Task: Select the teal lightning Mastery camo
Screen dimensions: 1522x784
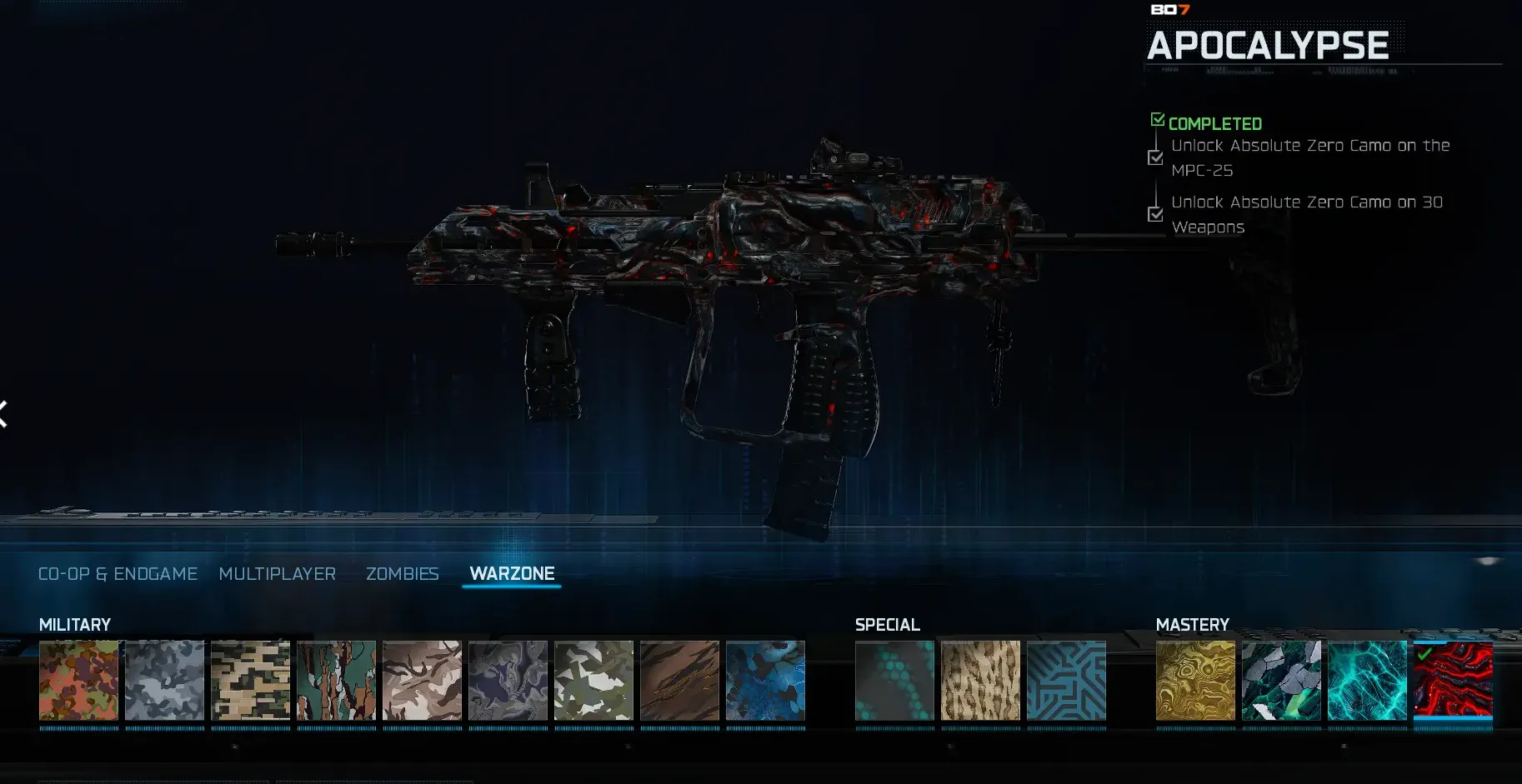Action: (x=1367, y=681)
